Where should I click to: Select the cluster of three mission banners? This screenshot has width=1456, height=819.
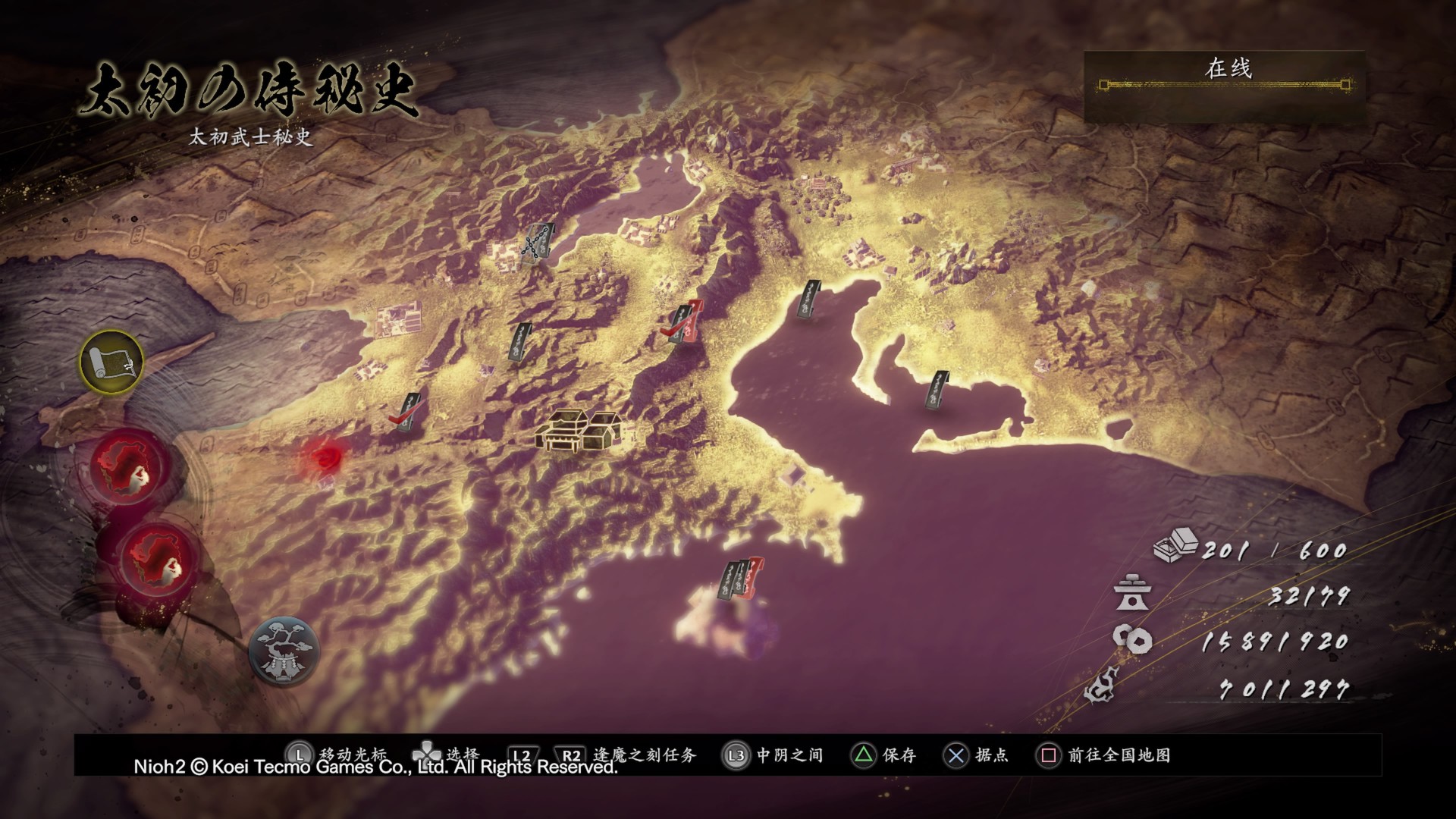coord(742,580)
